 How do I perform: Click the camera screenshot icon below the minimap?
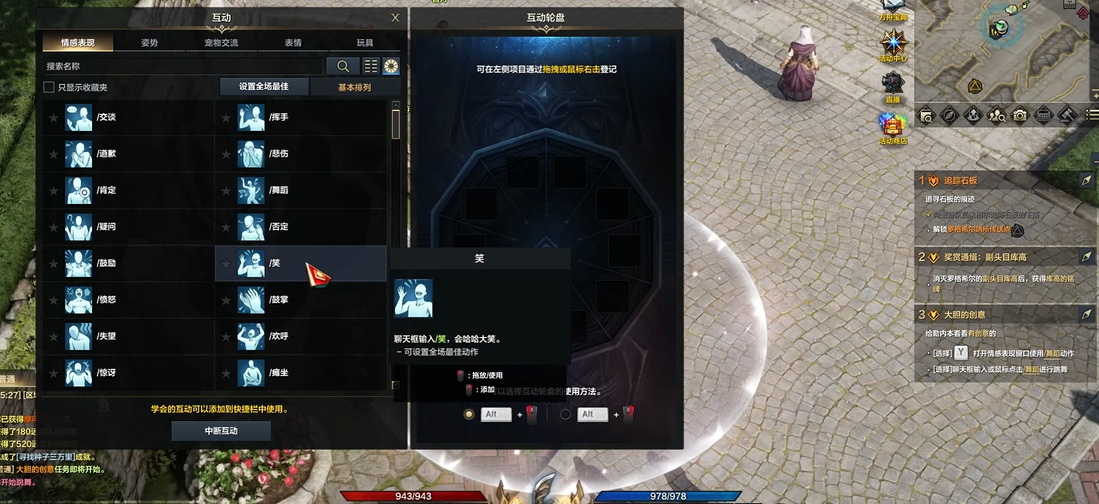point(1019,115)
